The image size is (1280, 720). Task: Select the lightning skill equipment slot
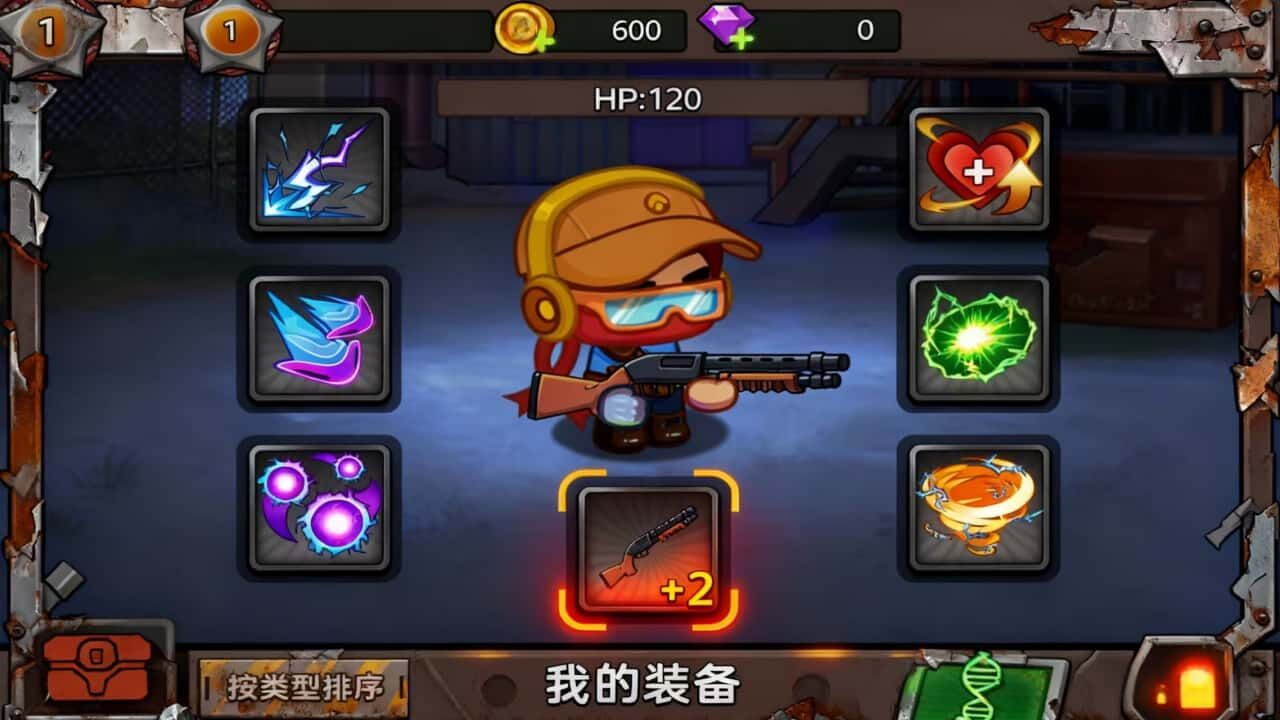tap(315, 167)
